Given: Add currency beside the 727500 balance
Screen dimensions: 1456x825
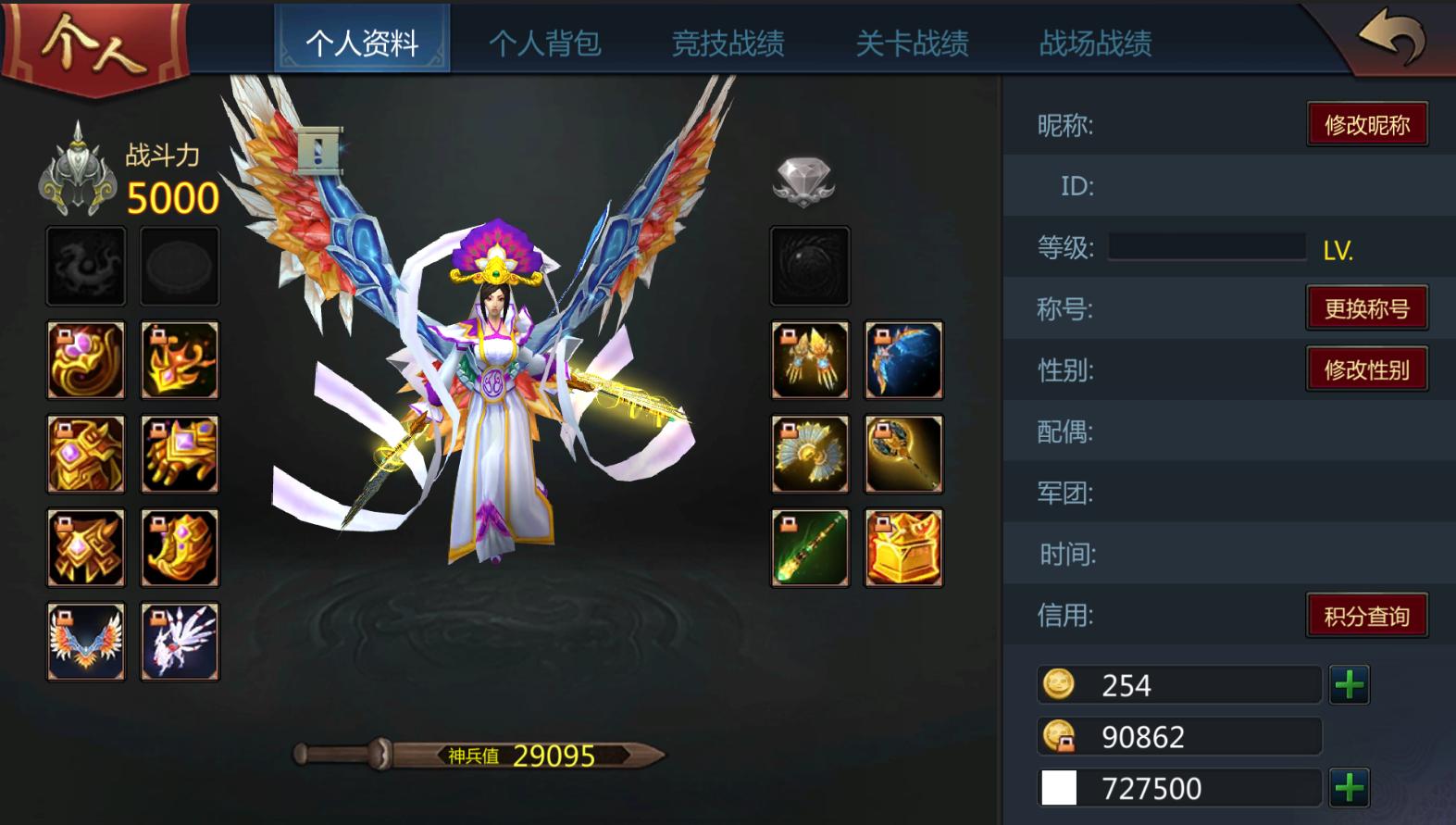Looking at the screenshot, I should tap(1349, 788).
